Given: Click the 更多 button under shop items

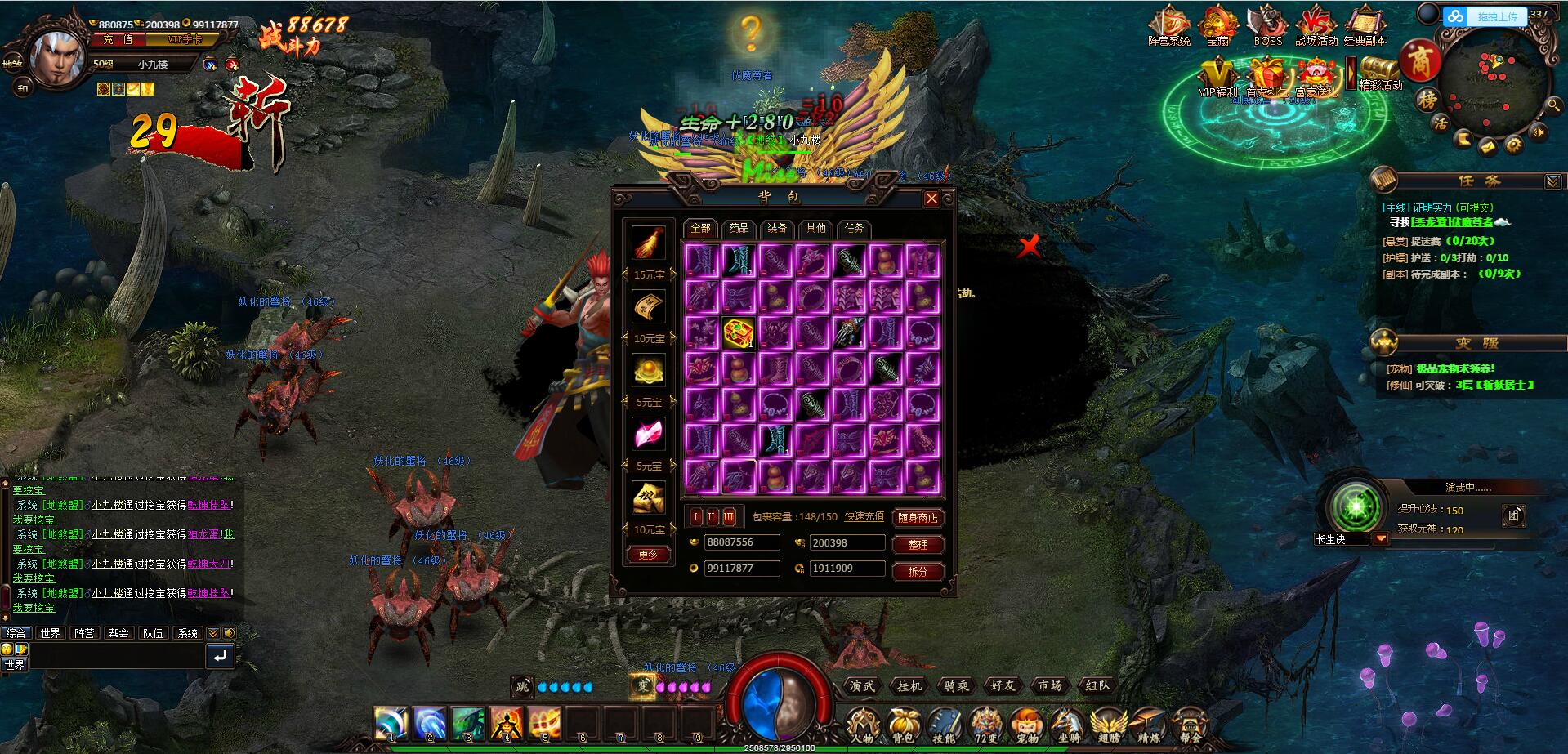Looking at the screenshot, I should [648, 555].
